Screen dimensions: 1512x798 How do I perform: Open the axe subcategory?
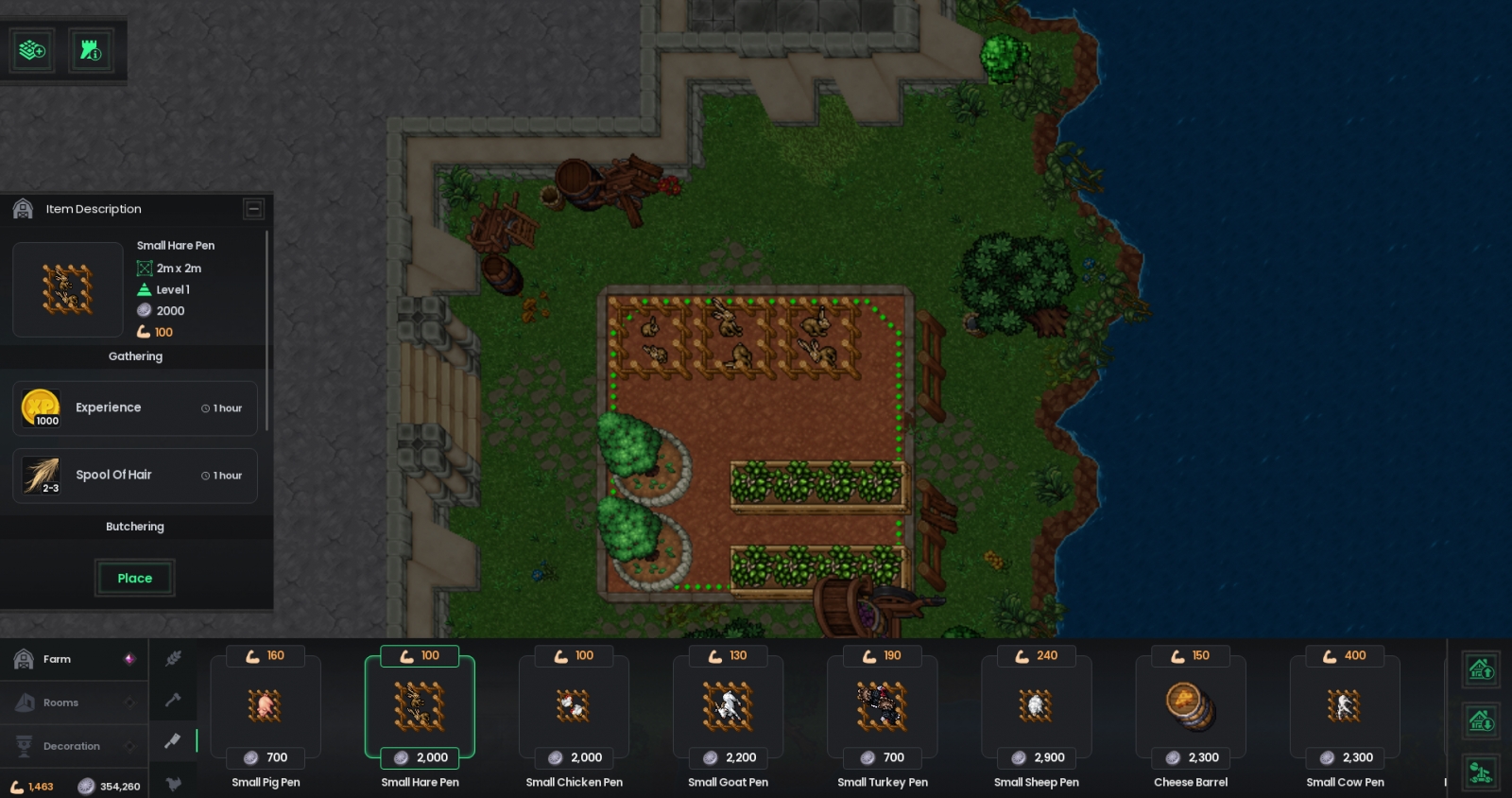coord(173,700)
